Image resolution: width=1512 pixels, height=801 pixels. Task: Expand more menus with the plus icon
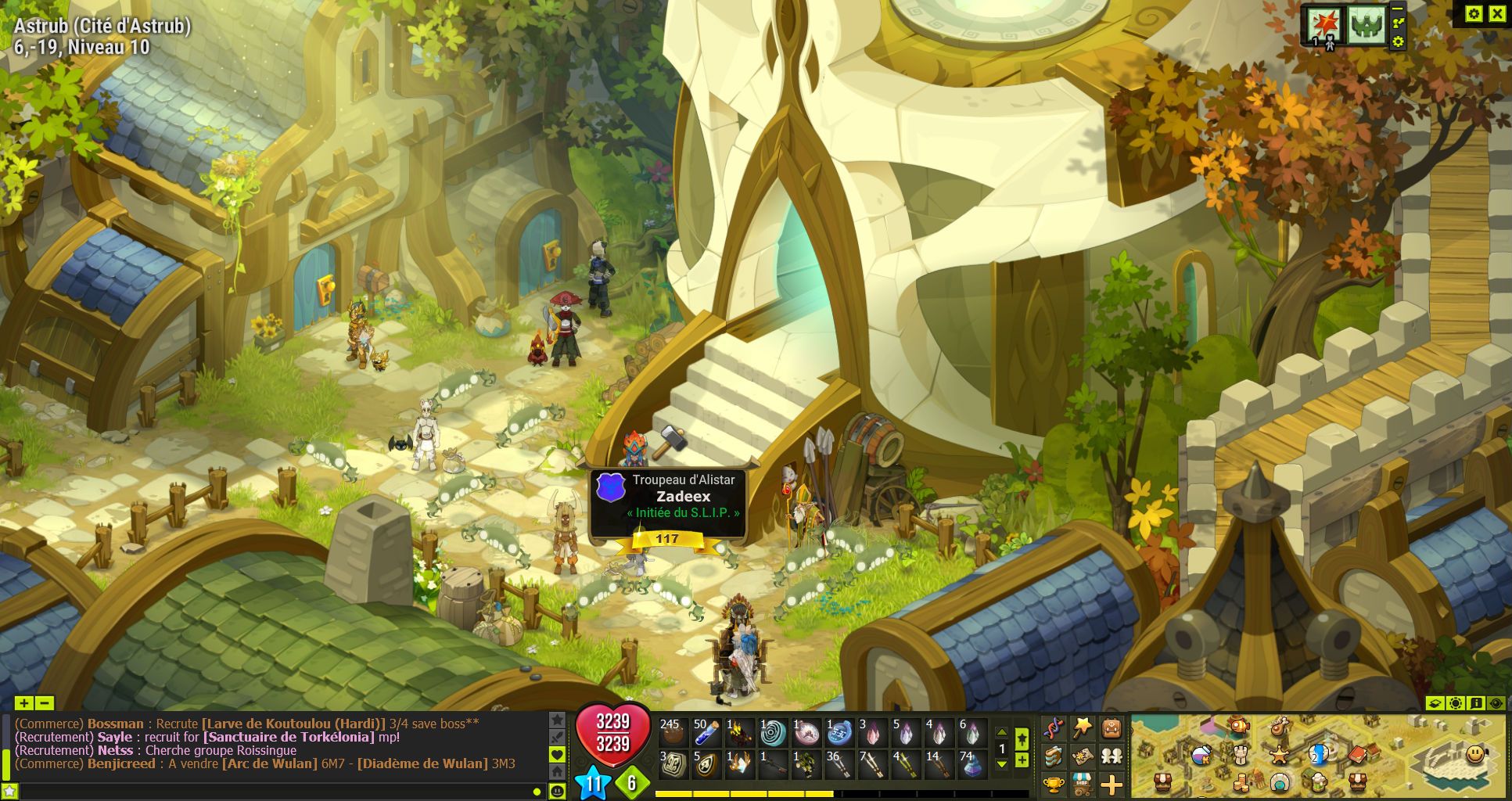point(1112,783)
